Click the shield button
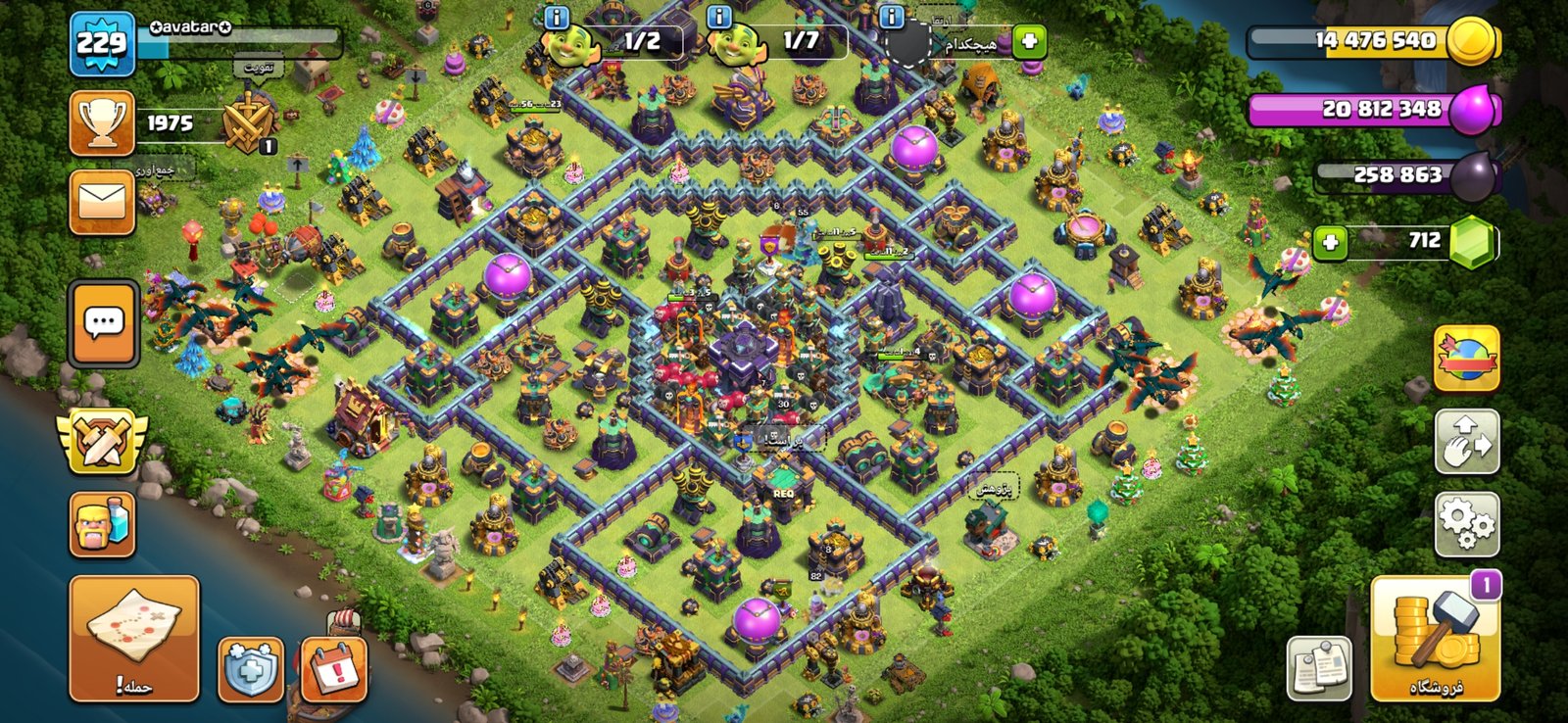This screenshot has height=723, width=1568. (250, 670)
